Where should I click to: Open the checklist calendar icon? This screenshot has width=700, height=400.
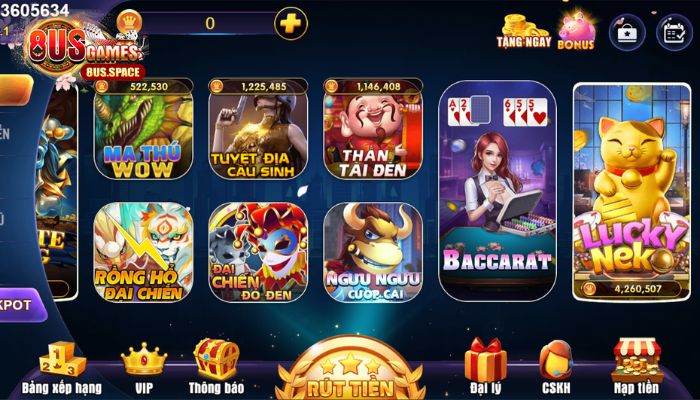pyautogui.click(x=674, y=31)
